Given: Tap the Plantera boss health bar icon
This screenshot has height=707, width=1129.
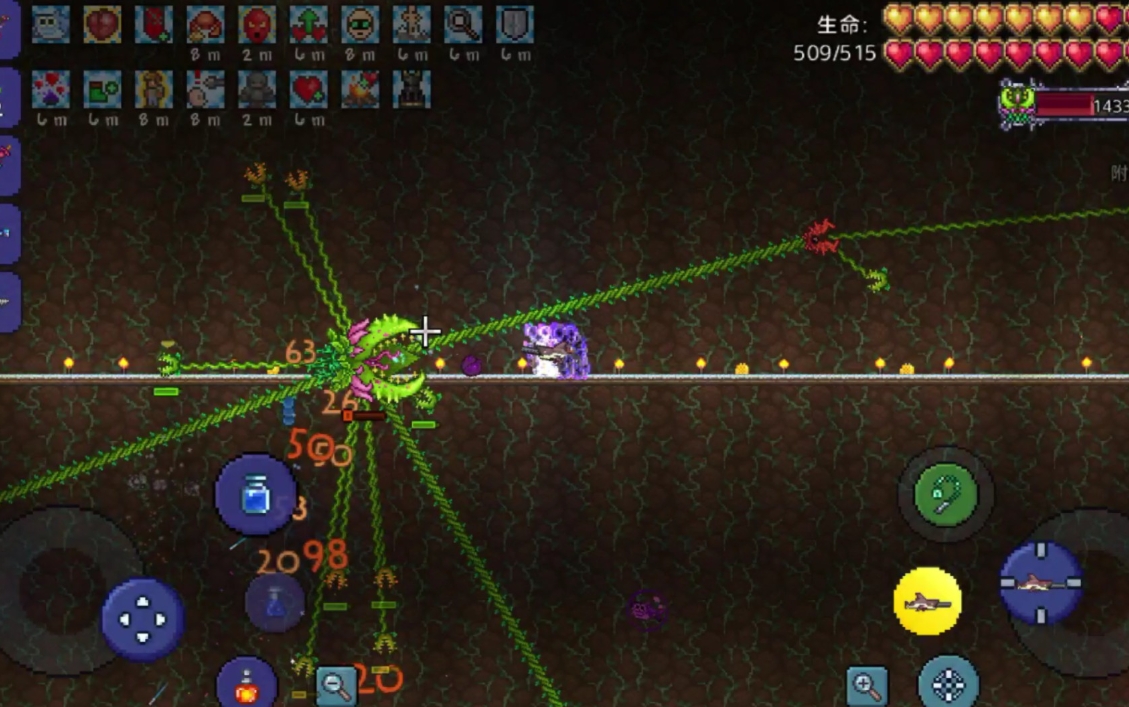Looking at the screenshot, I should tap(1018, 105).
